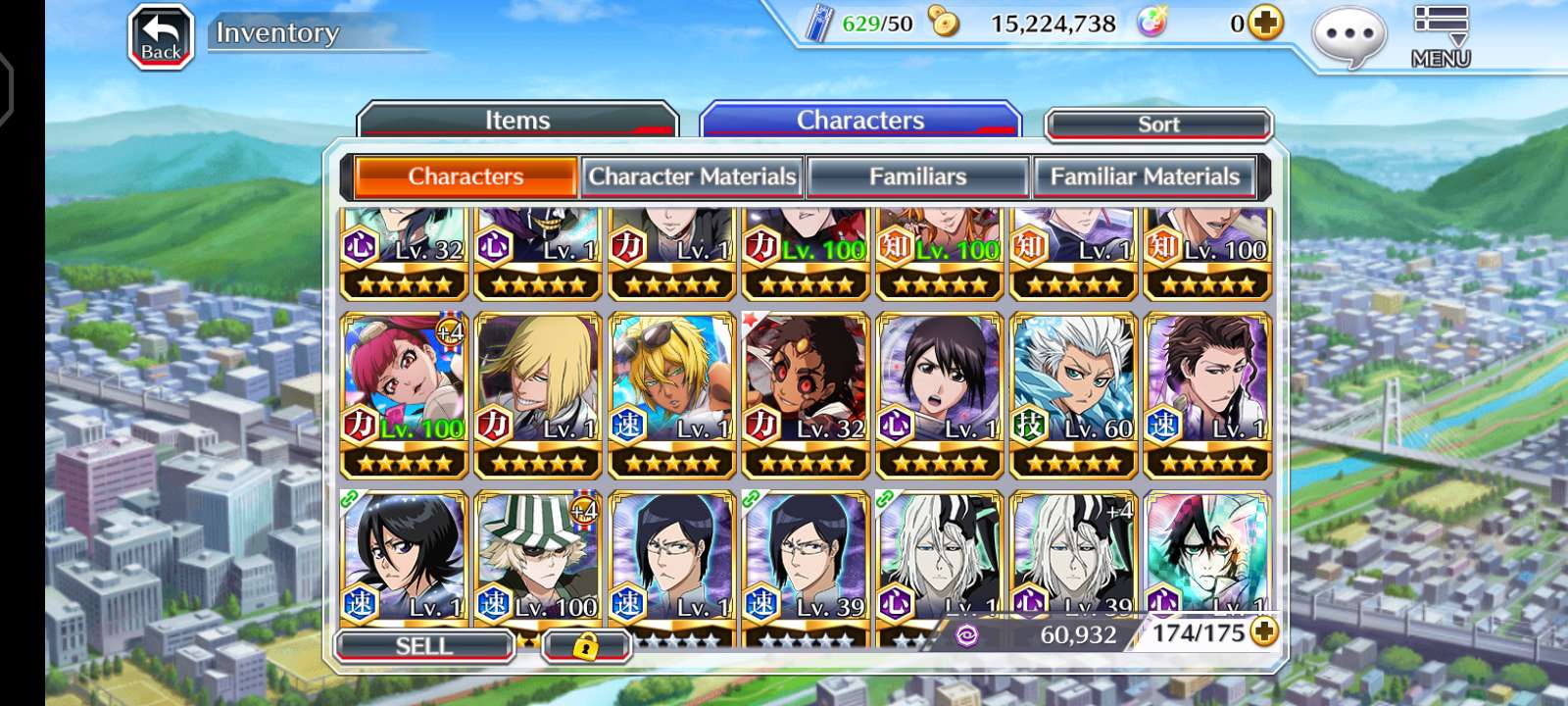This screenshot has height=706, width=1568.
Task: Open the MENU dropdown
Action: pos(1440,35)
